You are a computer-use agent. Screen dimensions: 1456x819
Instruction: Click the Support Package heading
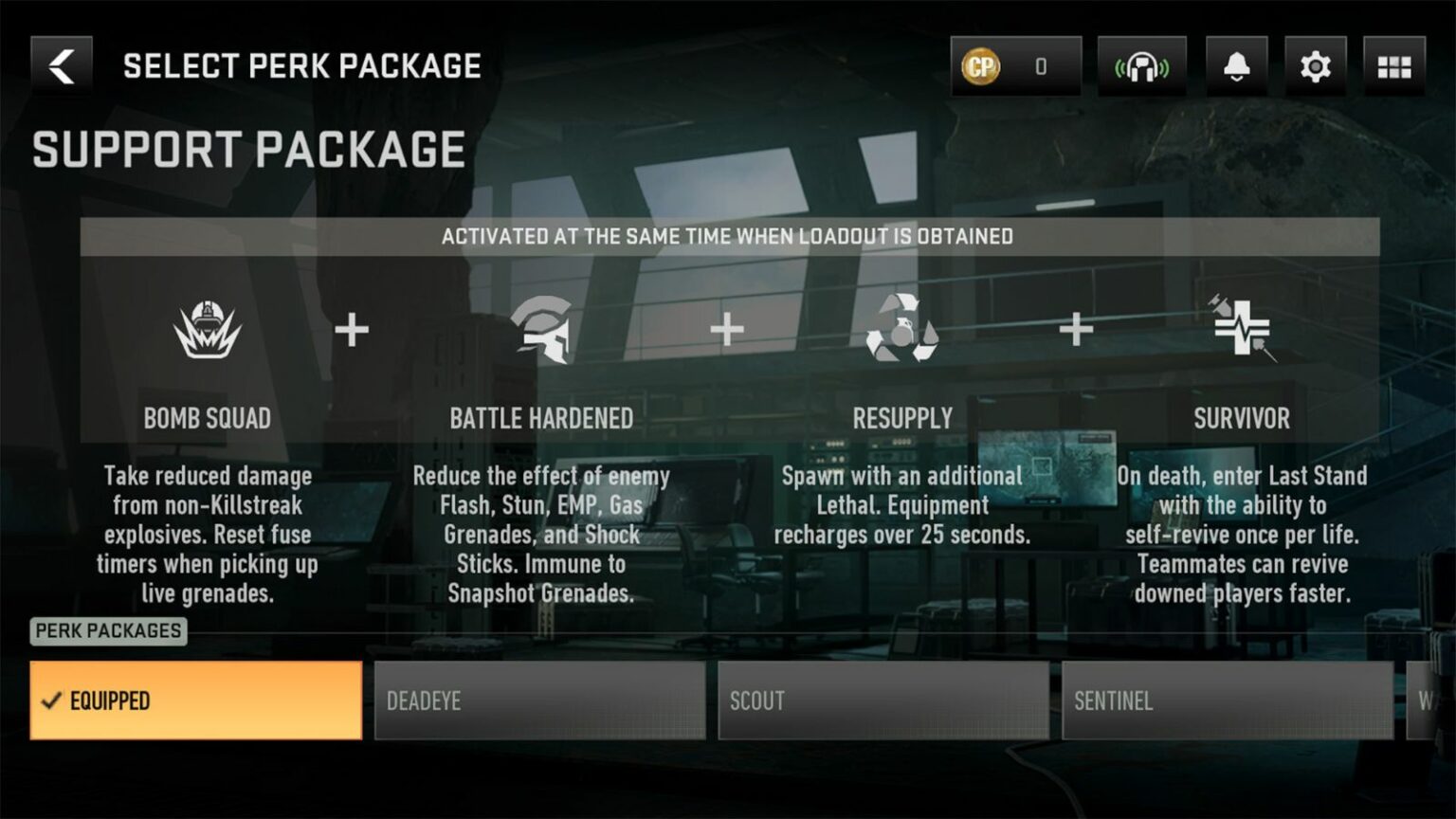point(248,148)
